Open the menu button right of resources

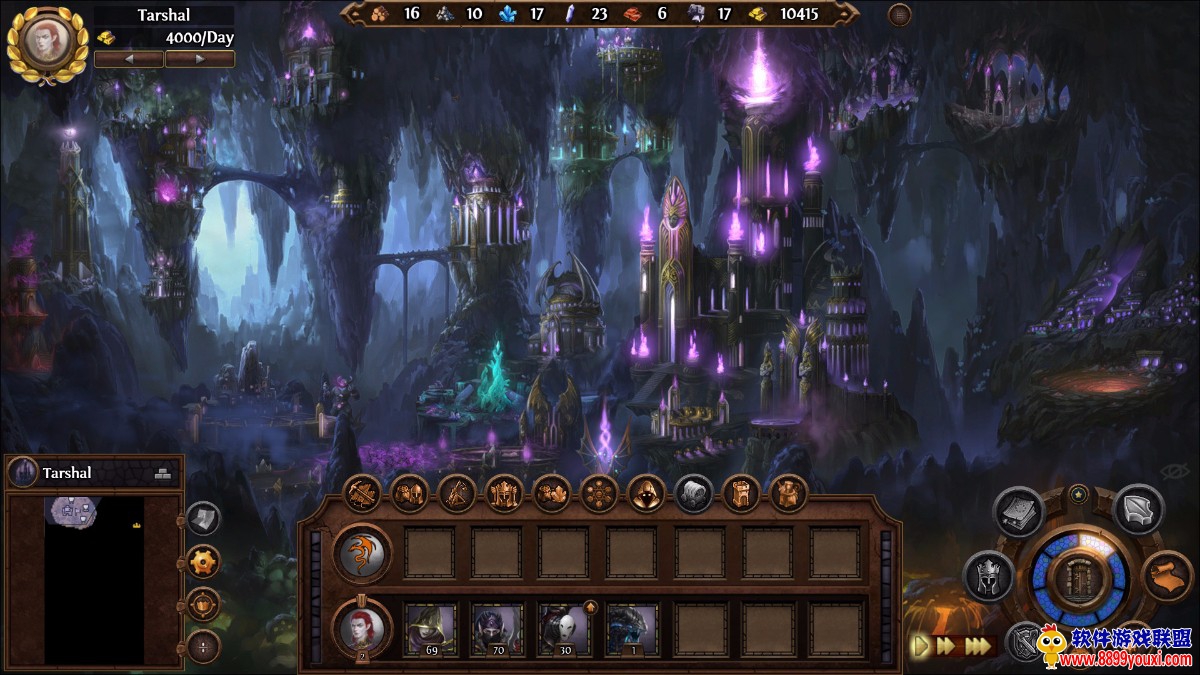[899, 14]
